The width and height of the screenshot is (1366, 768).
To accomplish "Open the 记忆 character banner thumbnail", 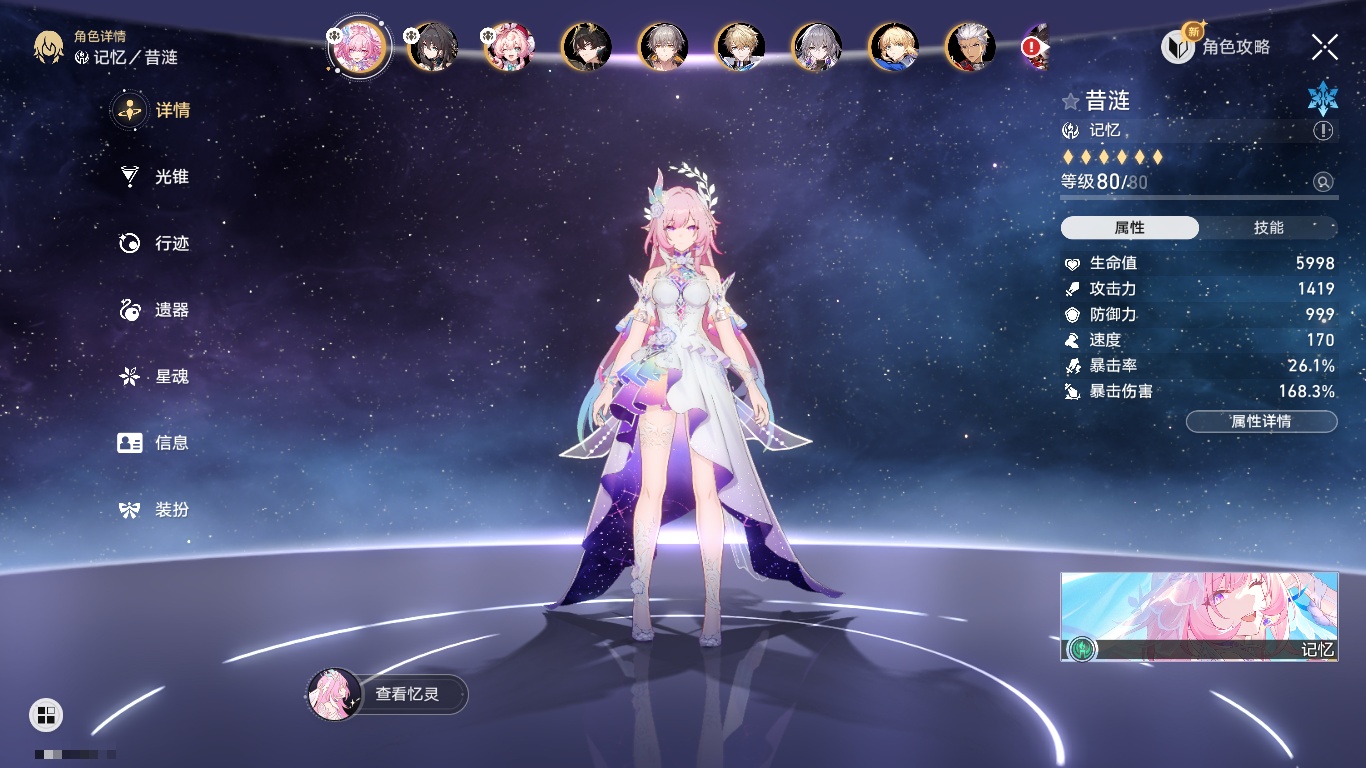I will click(1199, 616).
